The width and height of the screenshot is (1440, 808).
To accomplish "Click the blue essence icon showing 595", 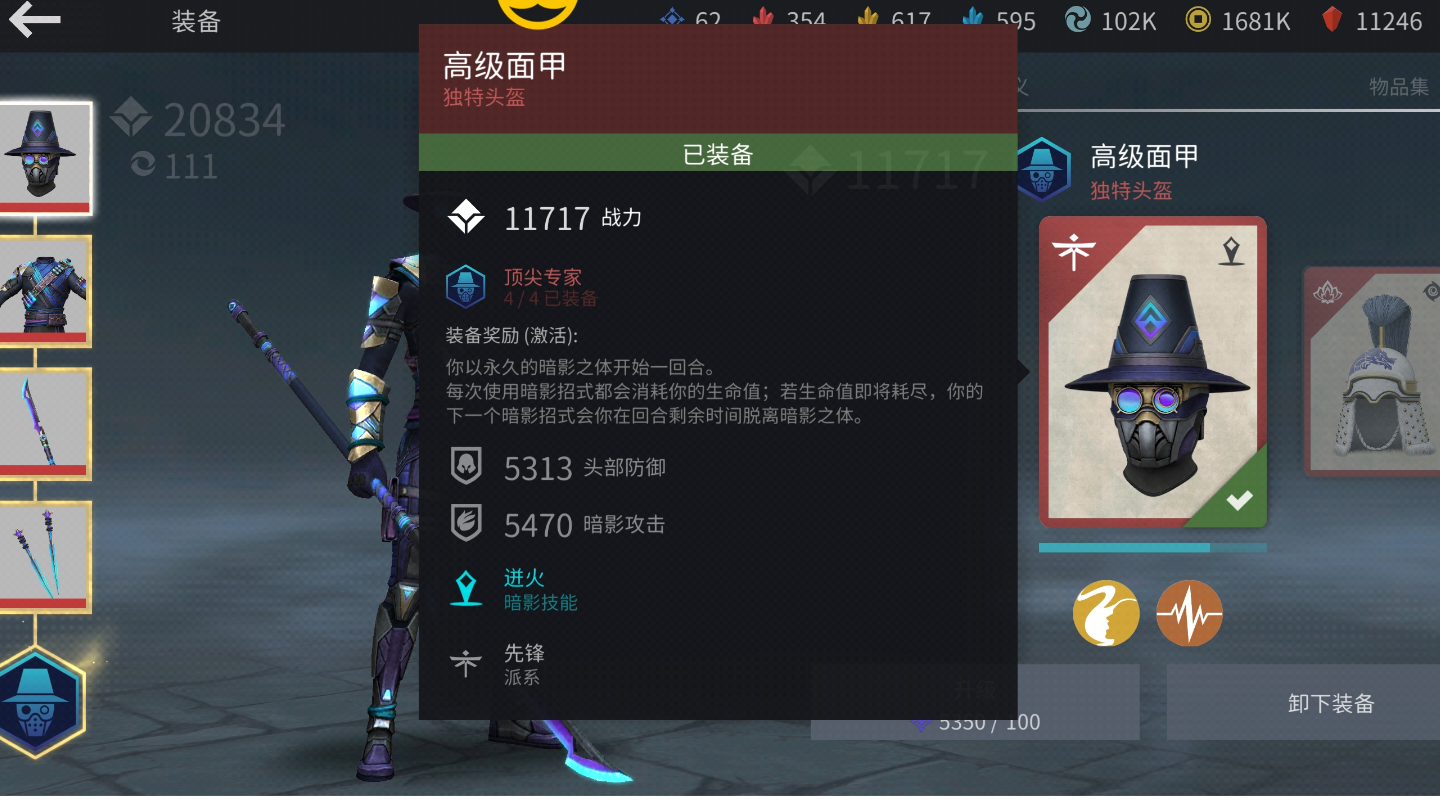I will pyautogui.click(x=973, y=19).
